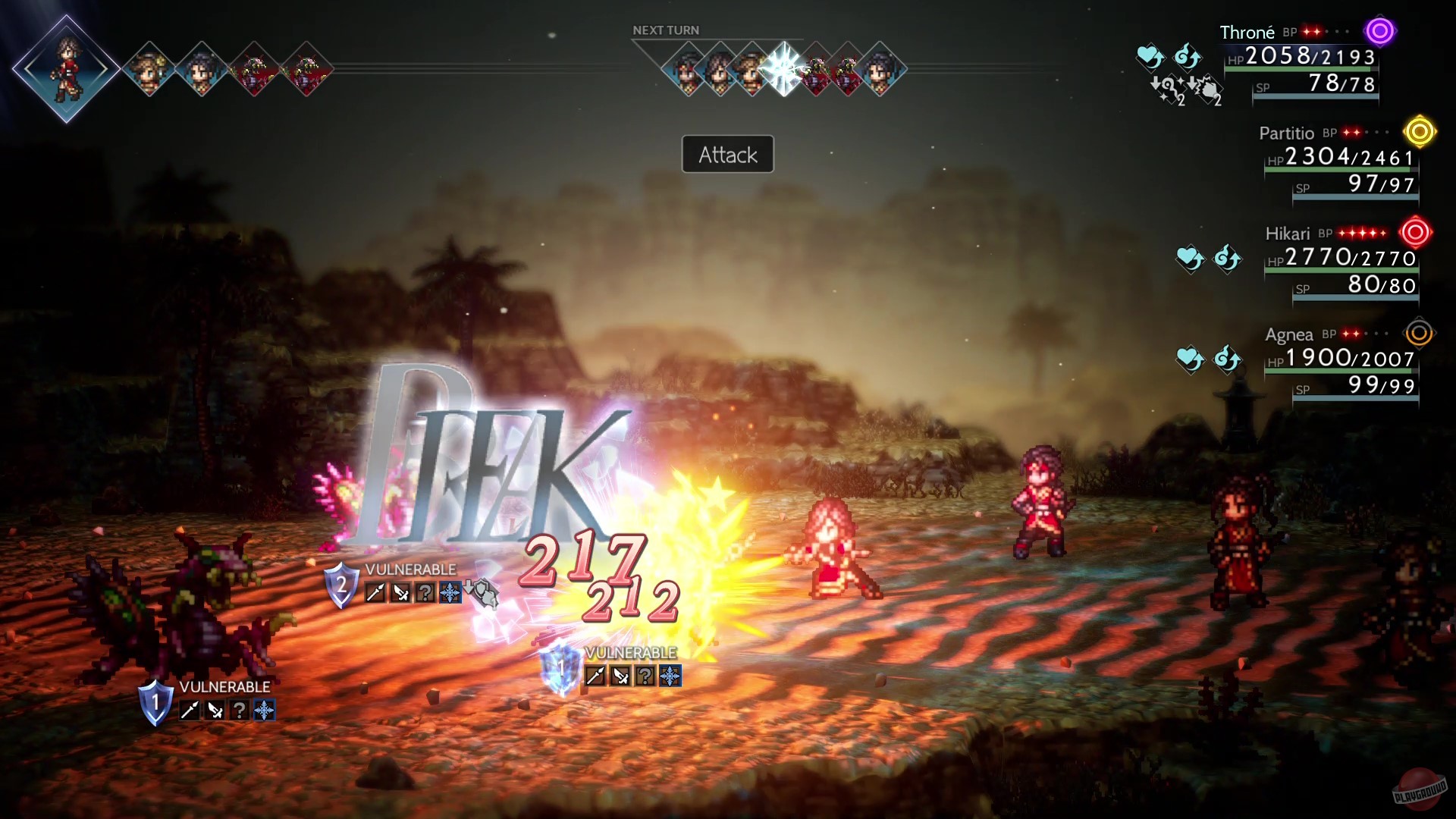
Task: Activate Hikari's red latent power gauge
Action: click(1416, 234)
